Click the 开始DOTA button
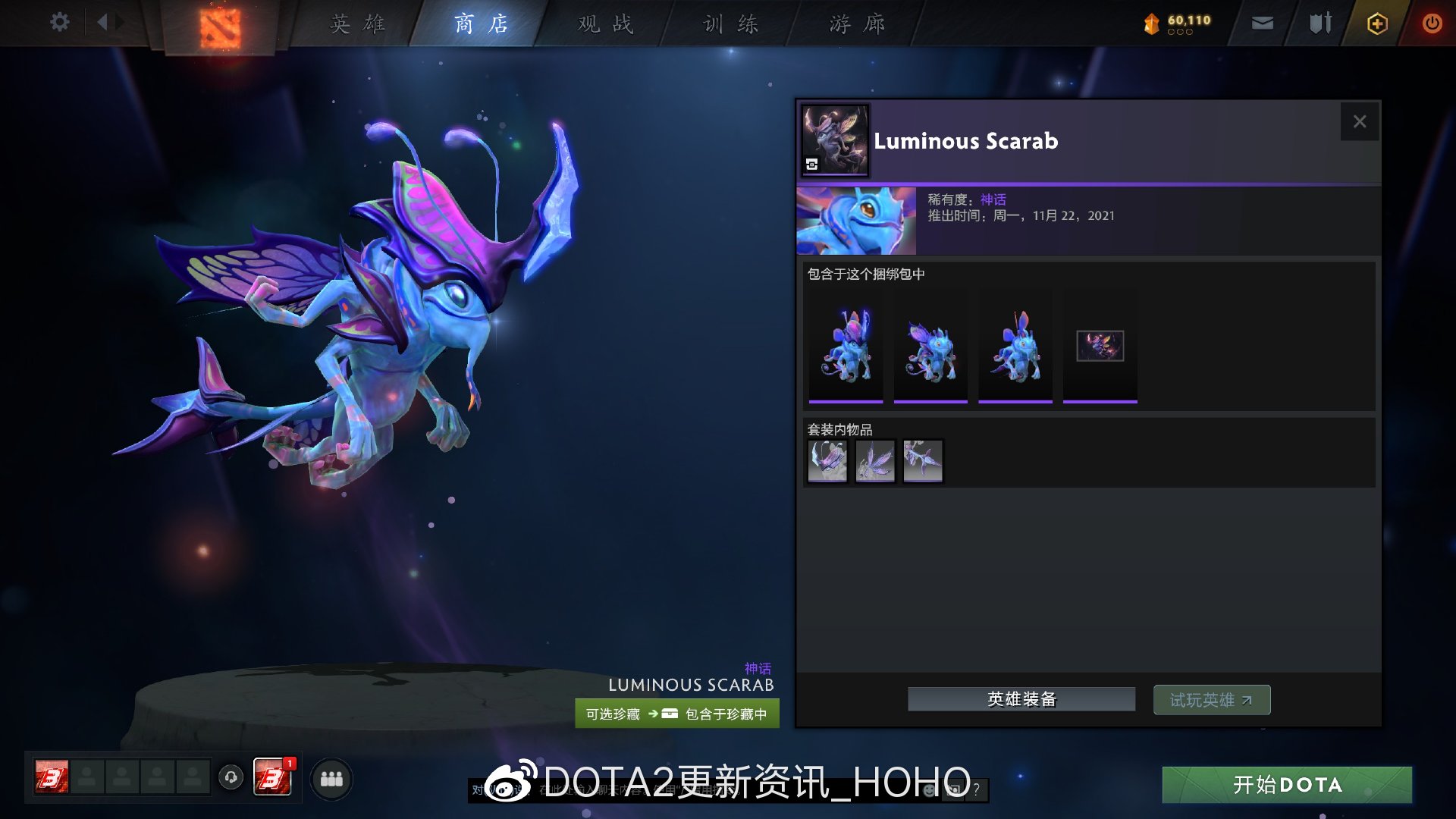Image resolution: width=1456 pixels, height=819 pixels. (x=1287, y=785)
